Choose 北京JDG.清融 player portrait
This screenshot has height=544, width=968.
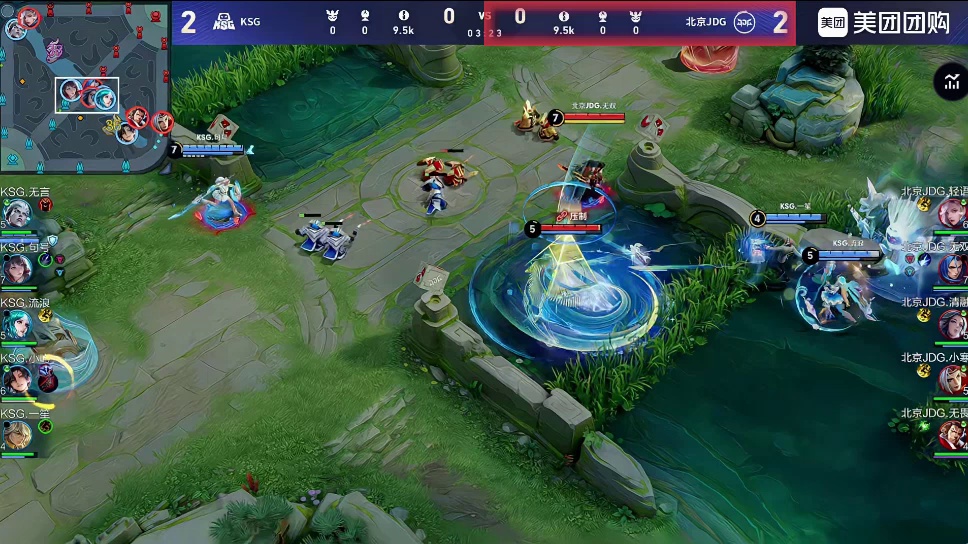coord(951,324)
